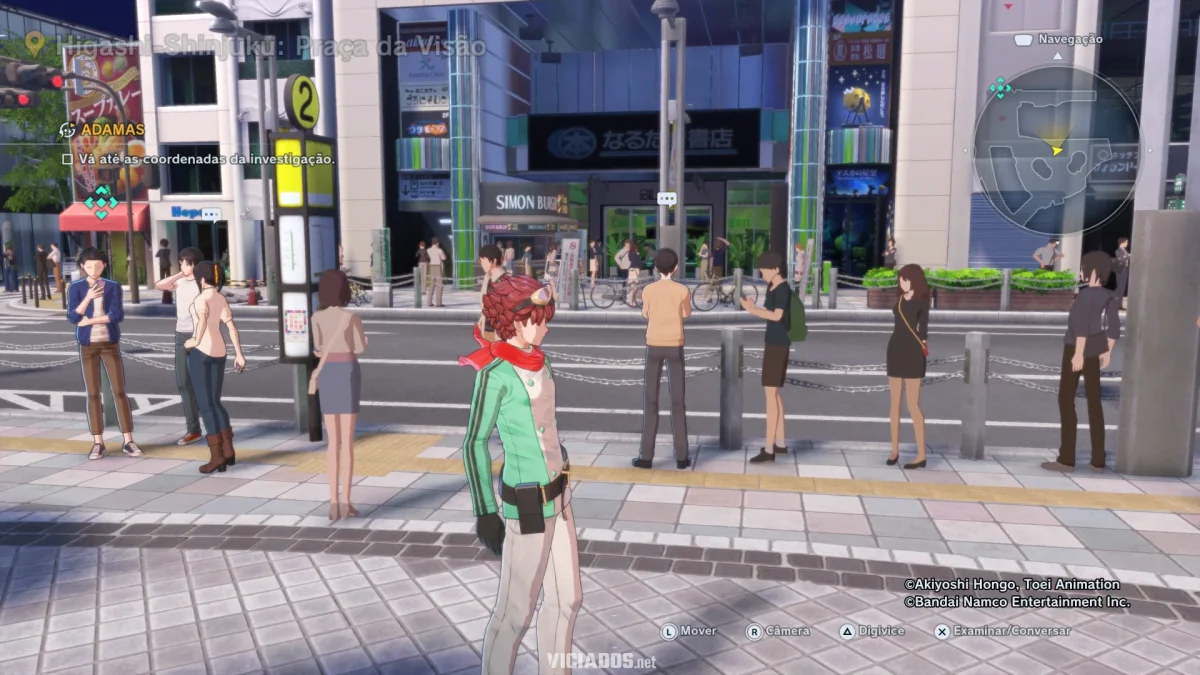Select the ADAMAS quest tracker
Image resolution: width=1200 pixels, height=675 pixels.
pyautogui.click(x=112, y=130)
